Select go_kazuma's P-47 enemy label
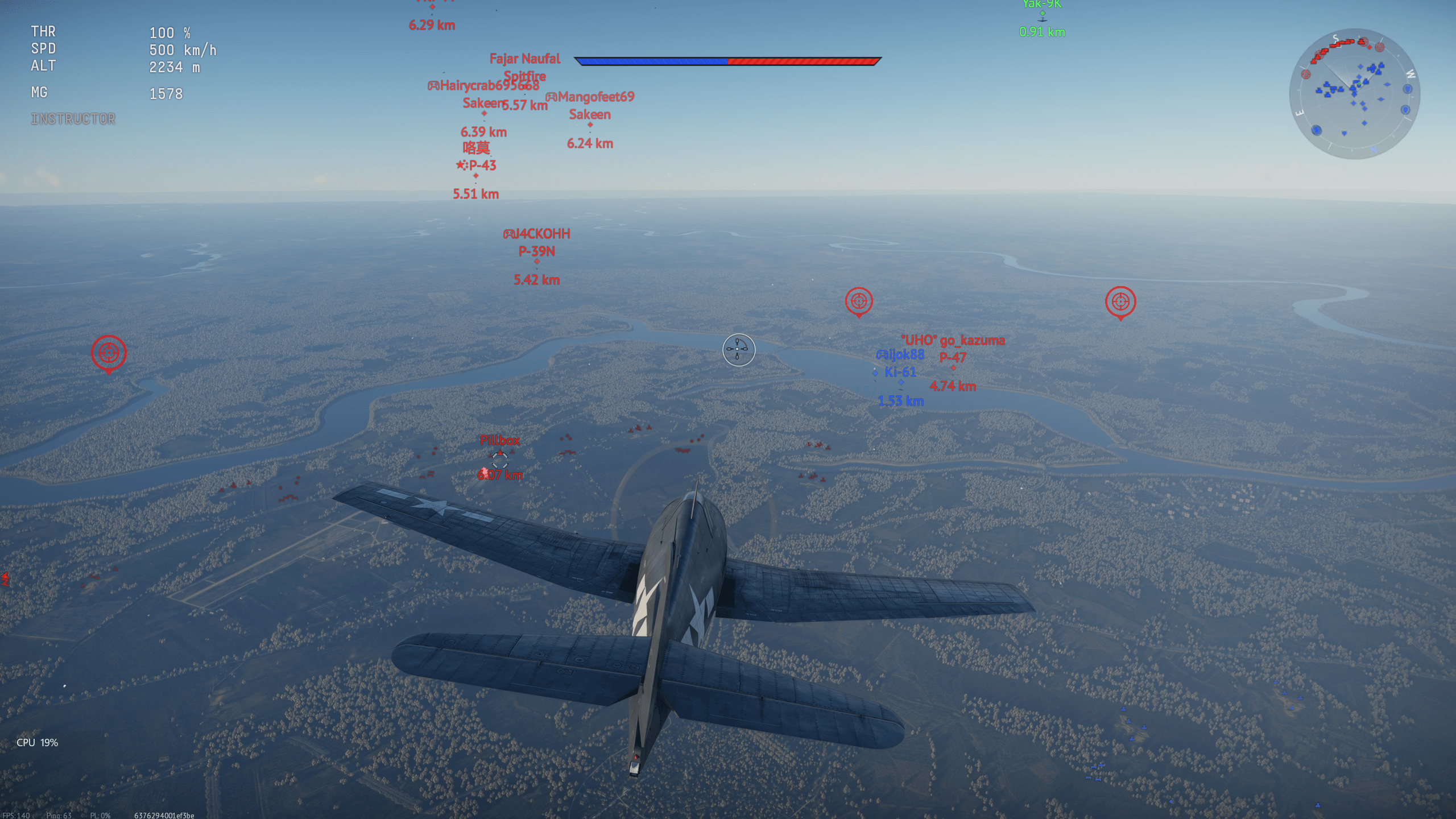The height and width of the screenshot is (819, 1456). coord(953,357)
